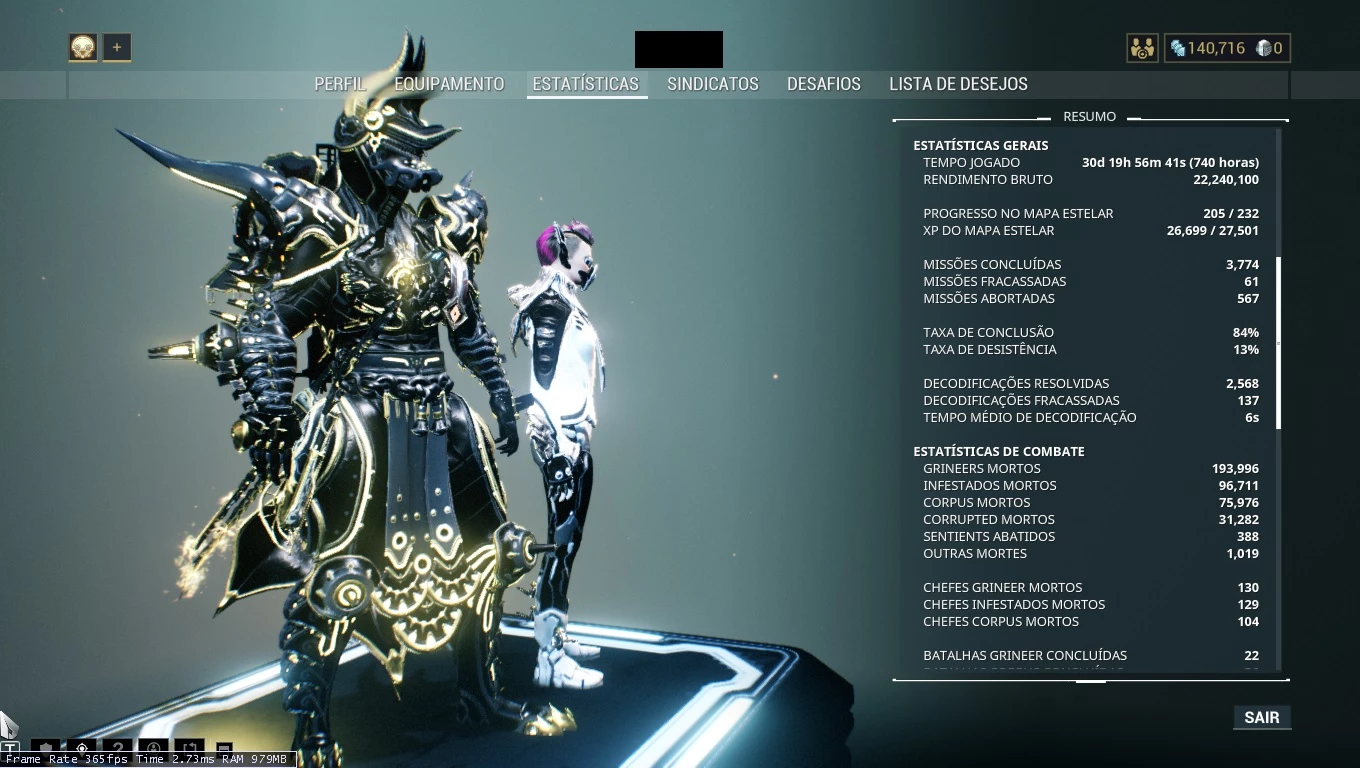Open the two-player squad icon
Screen dimensions: 1360x768
[x=1142, y=48]
